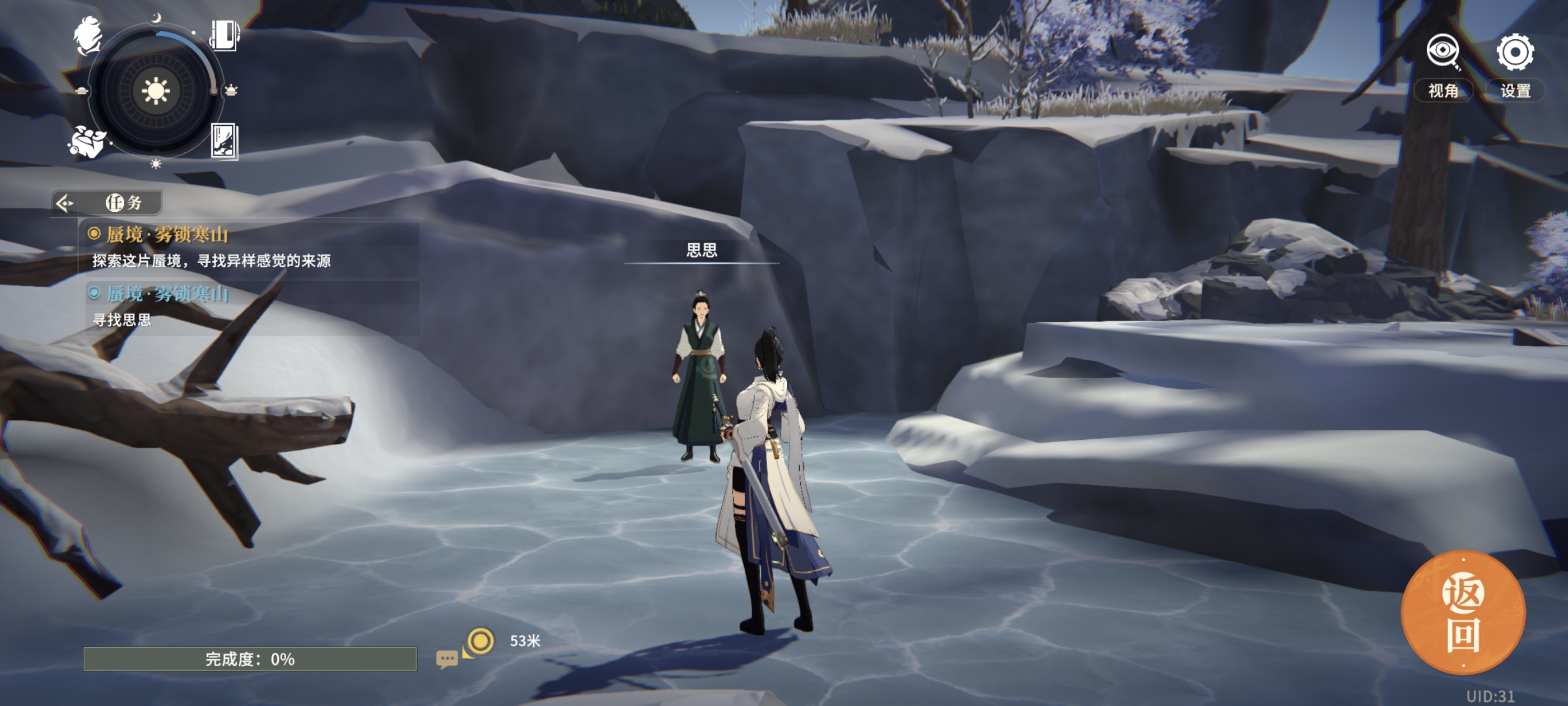Open the 任务 quest tab

(124, 203)
